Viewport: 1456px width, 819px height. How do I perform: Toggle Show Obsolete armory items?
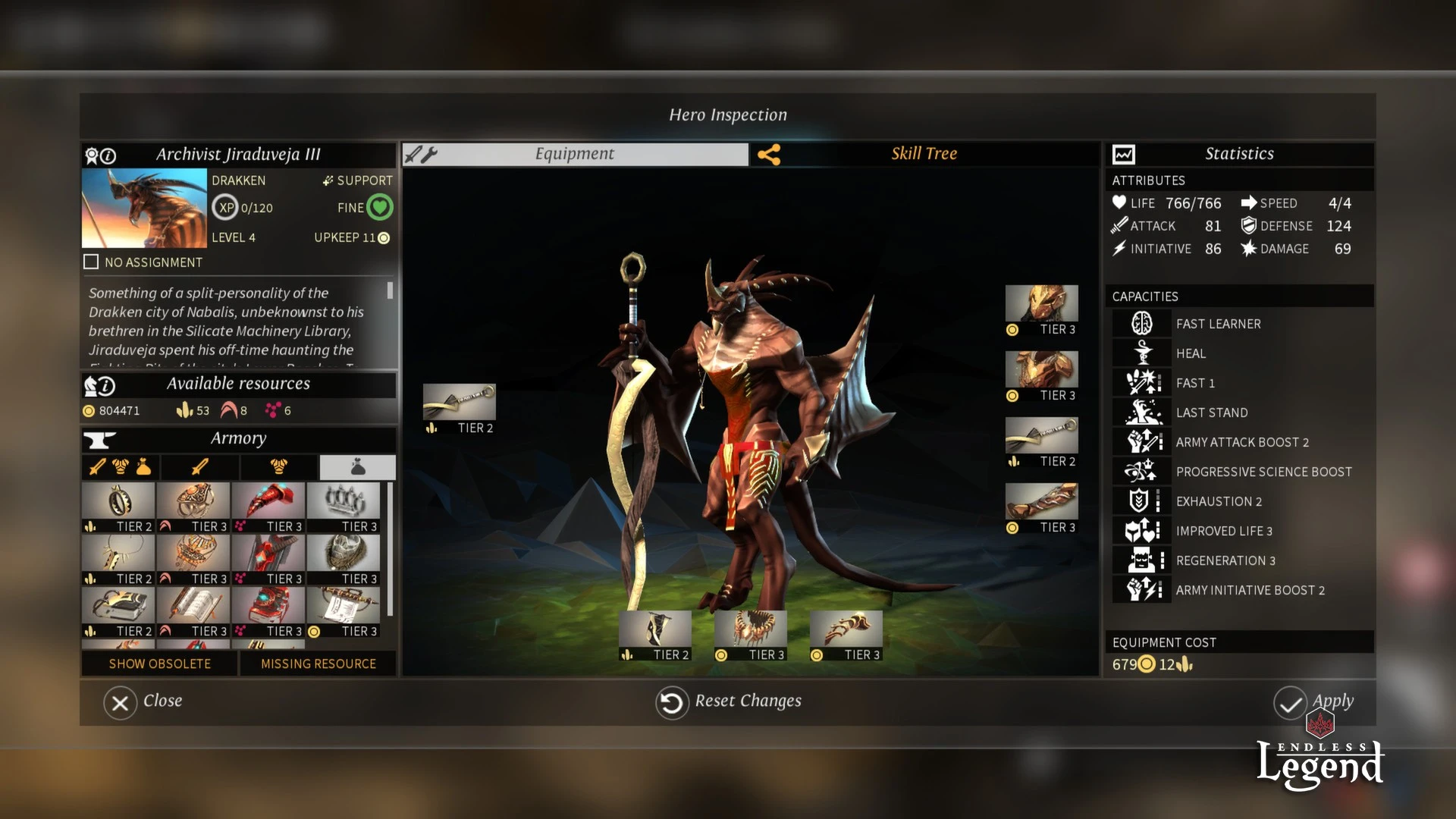160,664
